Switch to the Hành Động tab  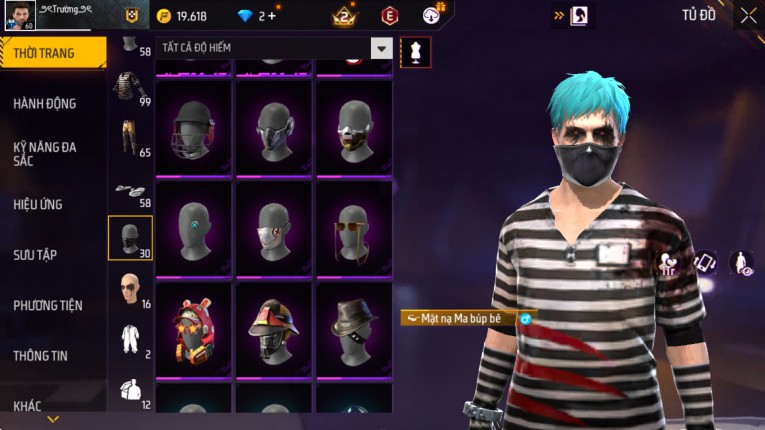pos(45,103)
